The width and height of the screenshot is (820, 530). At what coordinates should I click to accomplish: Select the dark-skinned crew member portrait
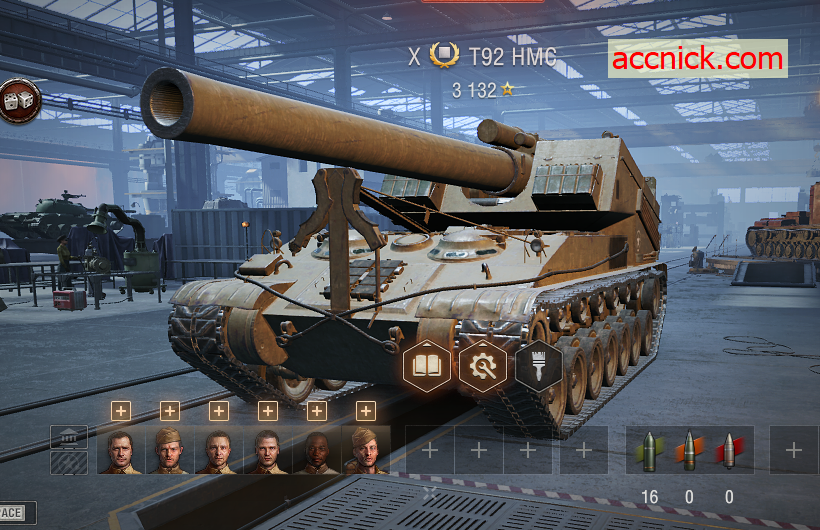click(x=316, y=450)
